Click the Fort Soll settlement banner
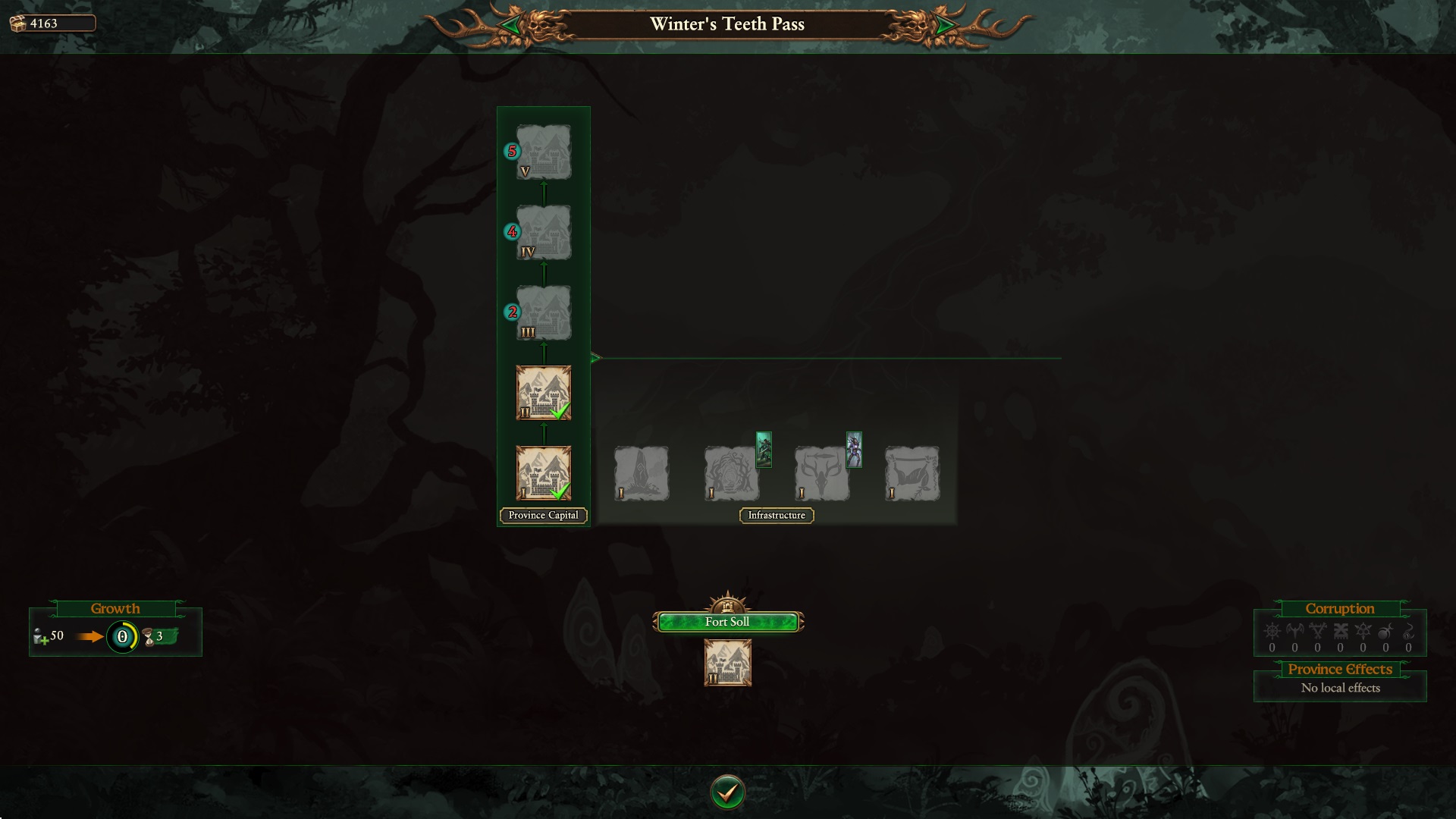Viewport: 1456px width, 819px height. (x=727, y=621)
